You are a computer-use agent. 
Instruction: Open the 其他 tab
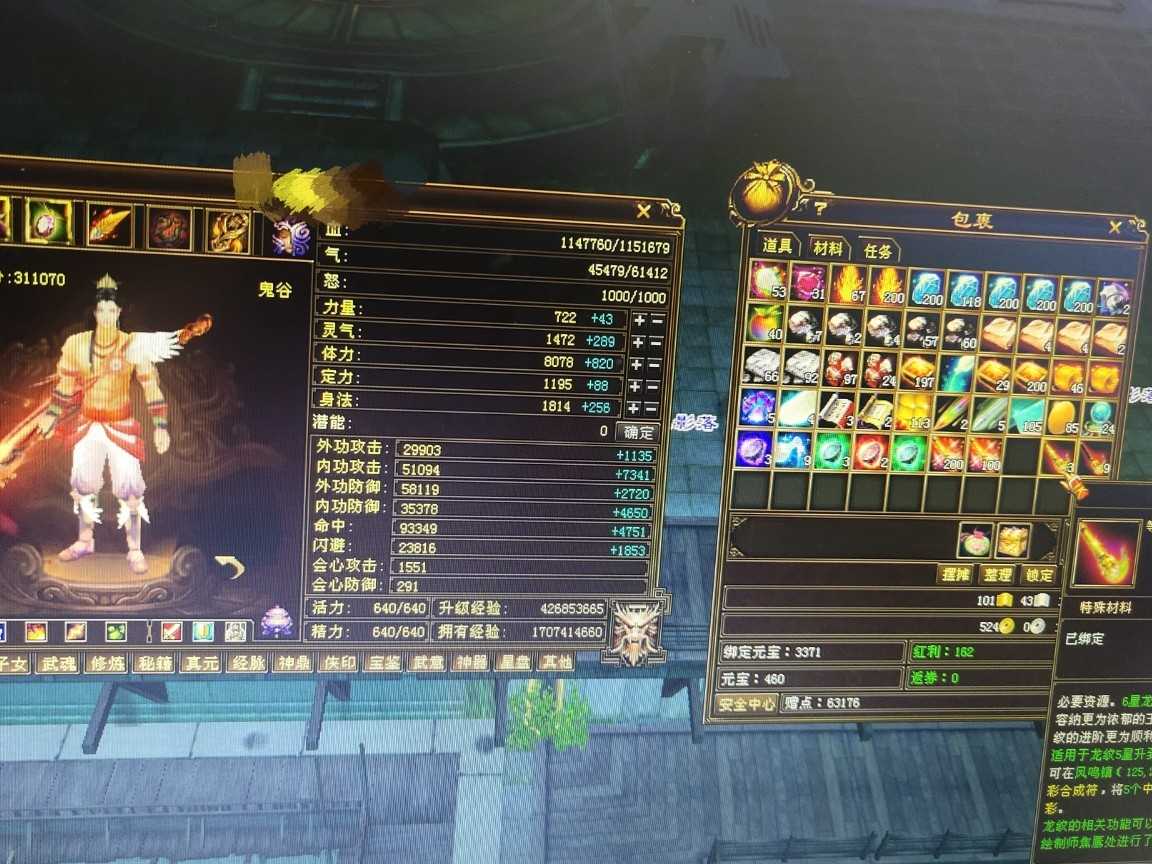click(556, 662)
